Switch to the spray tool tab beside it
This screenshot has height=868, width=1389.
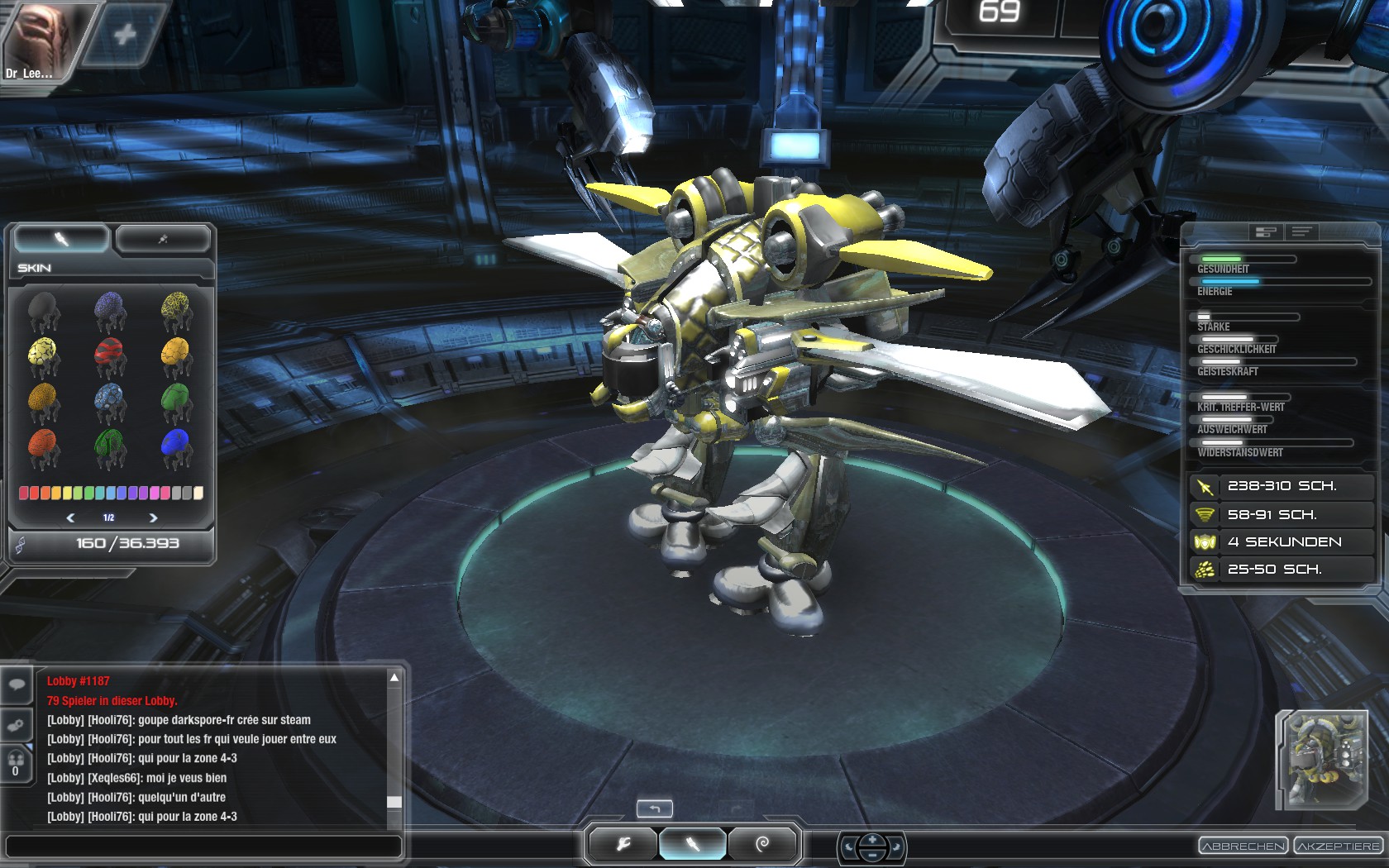point(163,239)
